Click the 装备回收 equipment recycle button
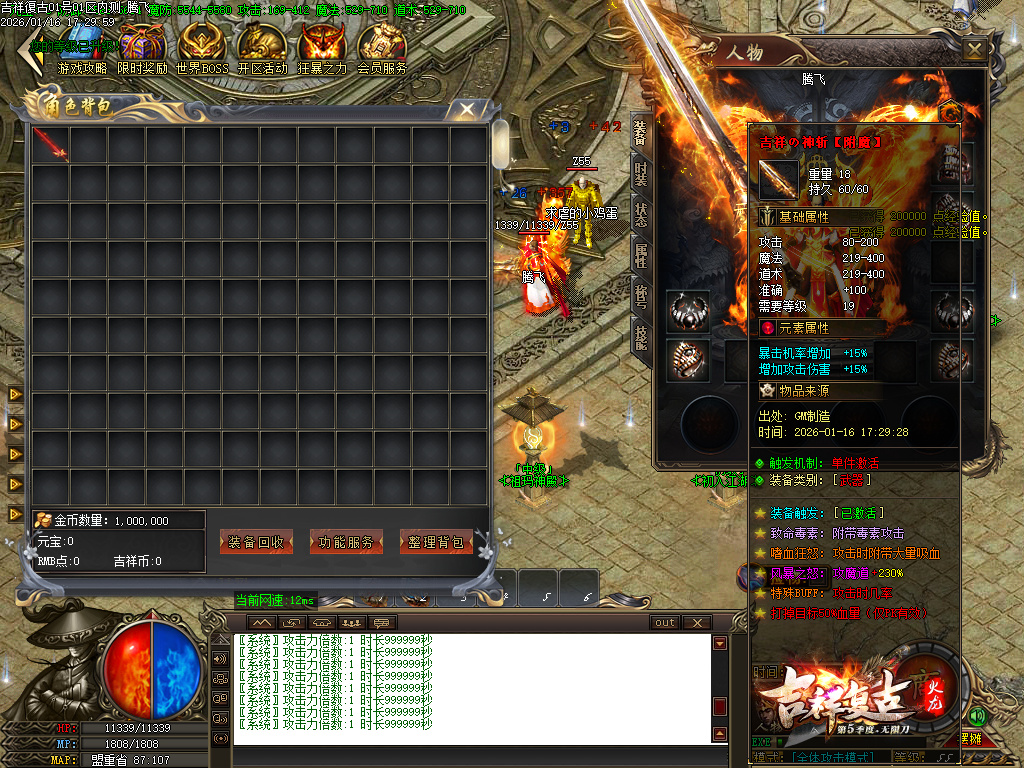Screen dimensions: 1024x768 256,542
